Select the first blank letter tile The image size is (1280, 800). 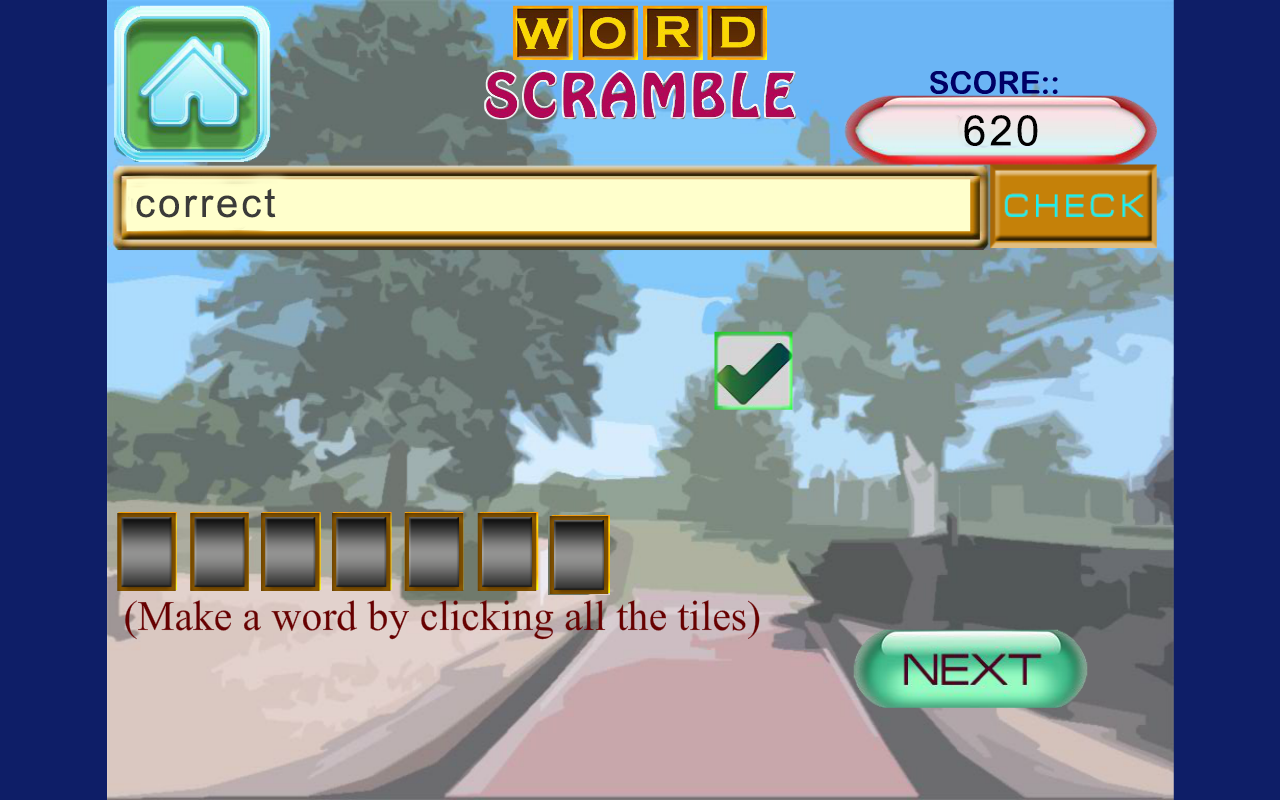point(147,551)
